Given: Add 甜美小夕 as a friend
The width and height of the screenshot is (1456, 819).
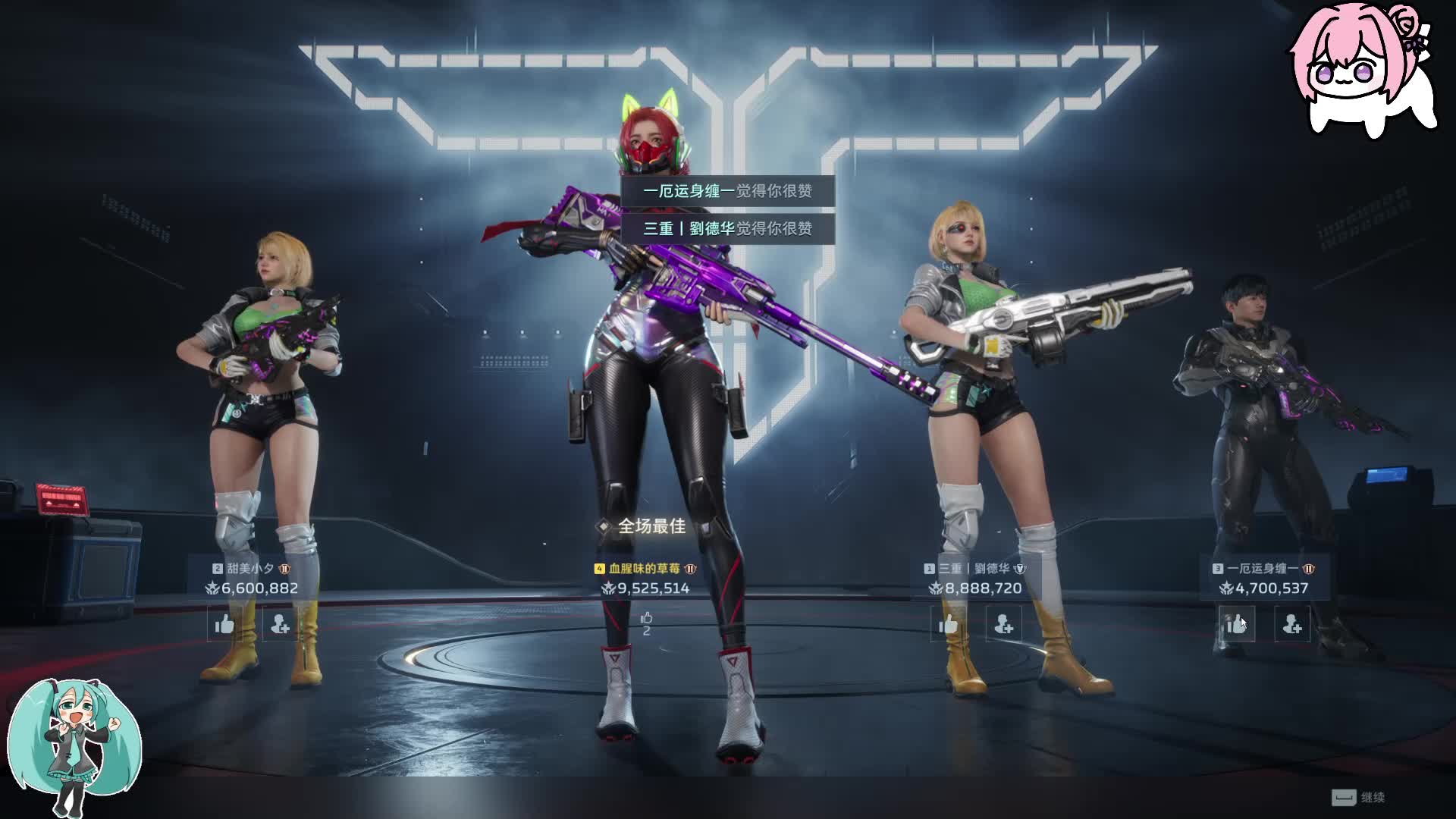Looking at the screenshot, I should click(280, 624).
